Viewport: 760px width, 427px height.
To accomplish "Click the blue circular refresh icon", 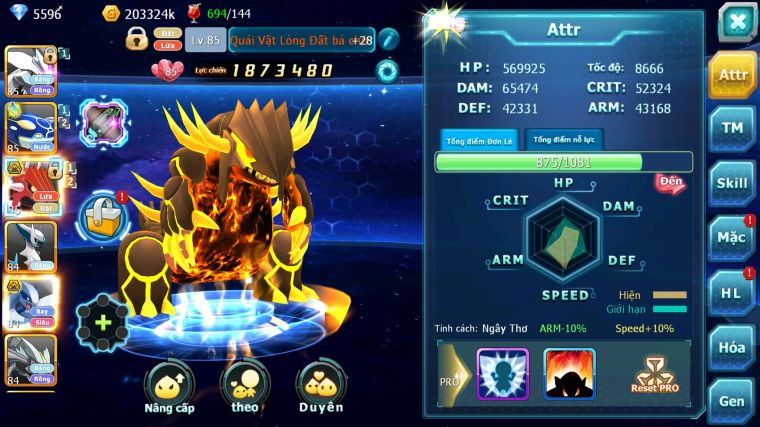I will click(387, 71).
